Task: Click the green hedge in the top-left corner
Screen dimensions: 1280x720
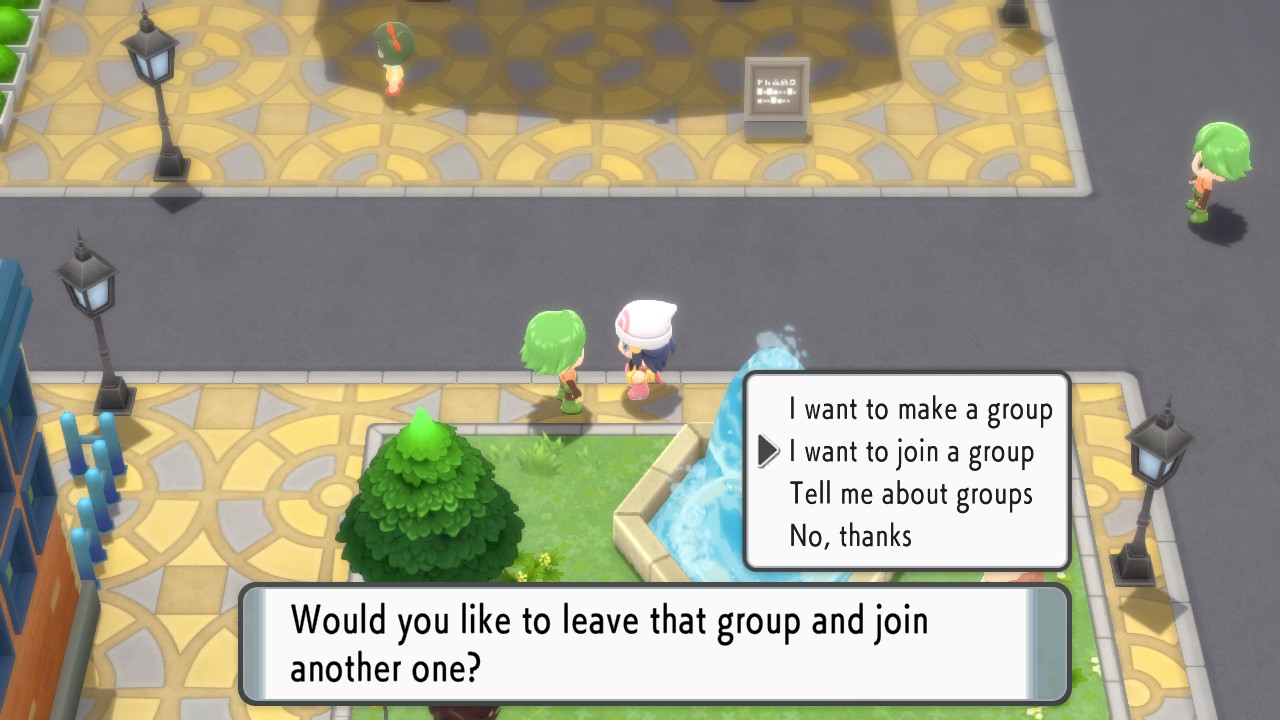Action: [15, 30]
